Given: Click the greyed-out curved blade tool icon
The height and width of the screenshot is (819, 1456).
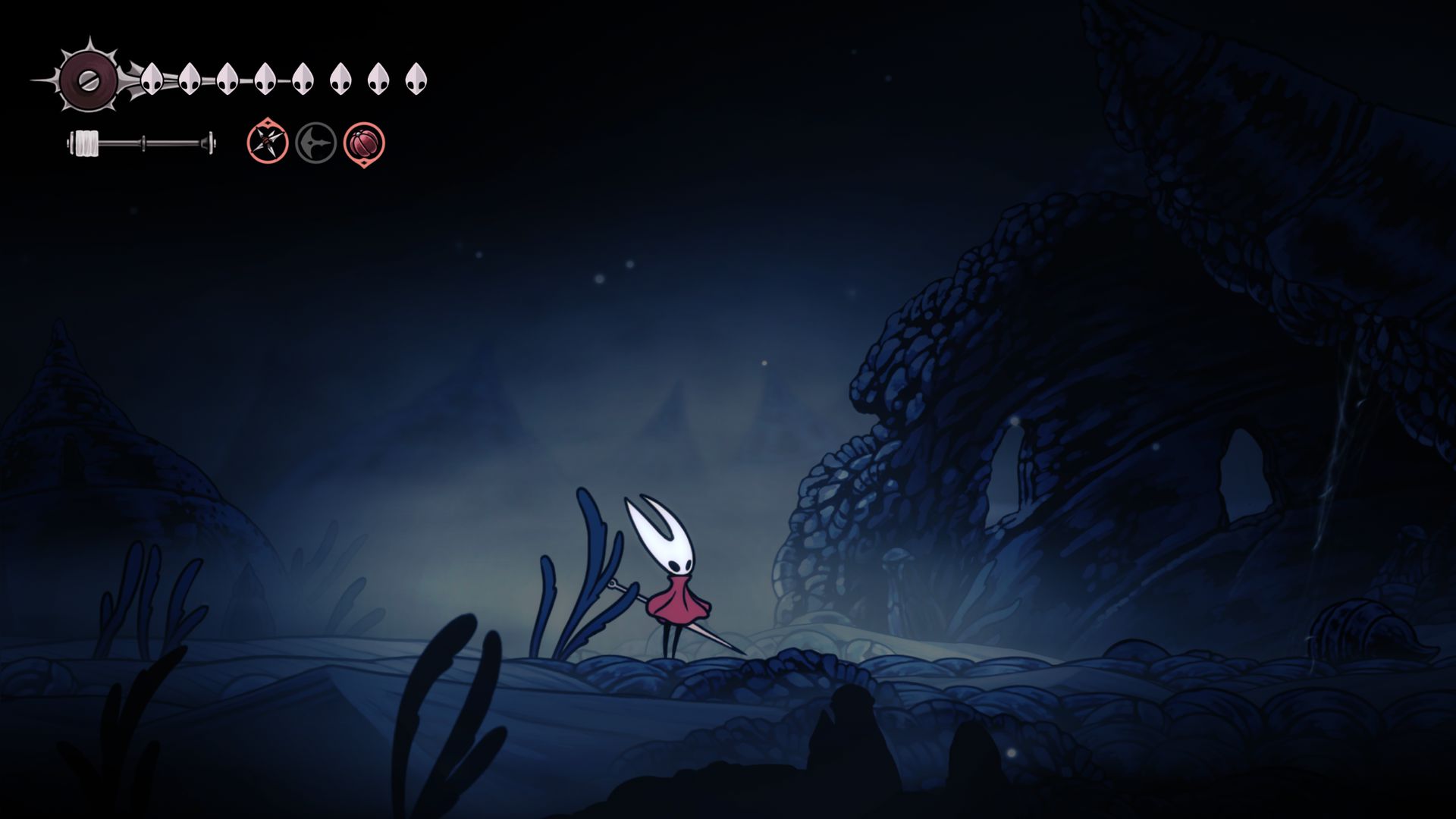Looking at the screenshot, I should click(x=315, y=143).
